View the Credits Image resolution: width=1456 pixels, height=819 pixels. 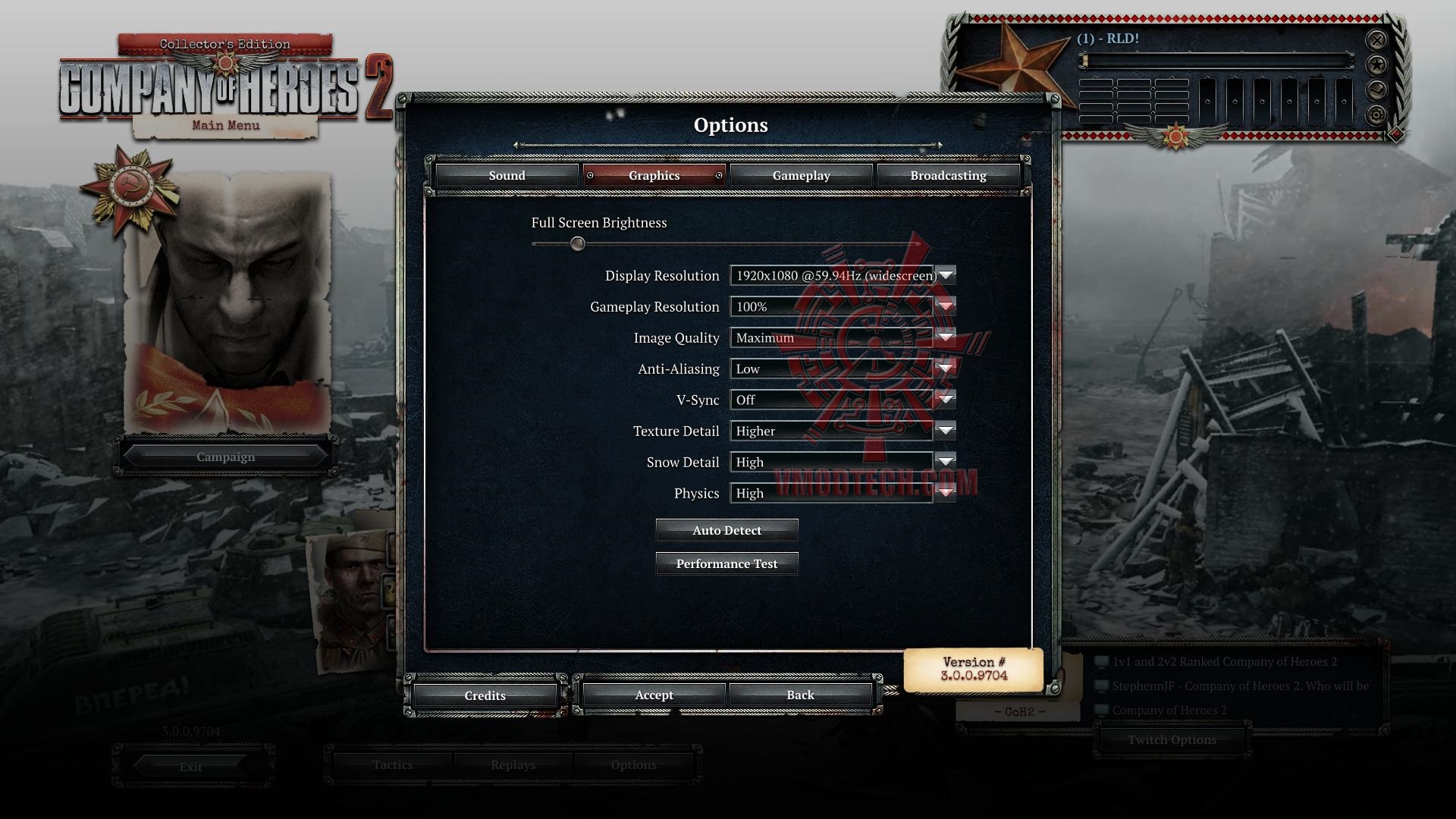pyautogui.click(x=485, y=695)
